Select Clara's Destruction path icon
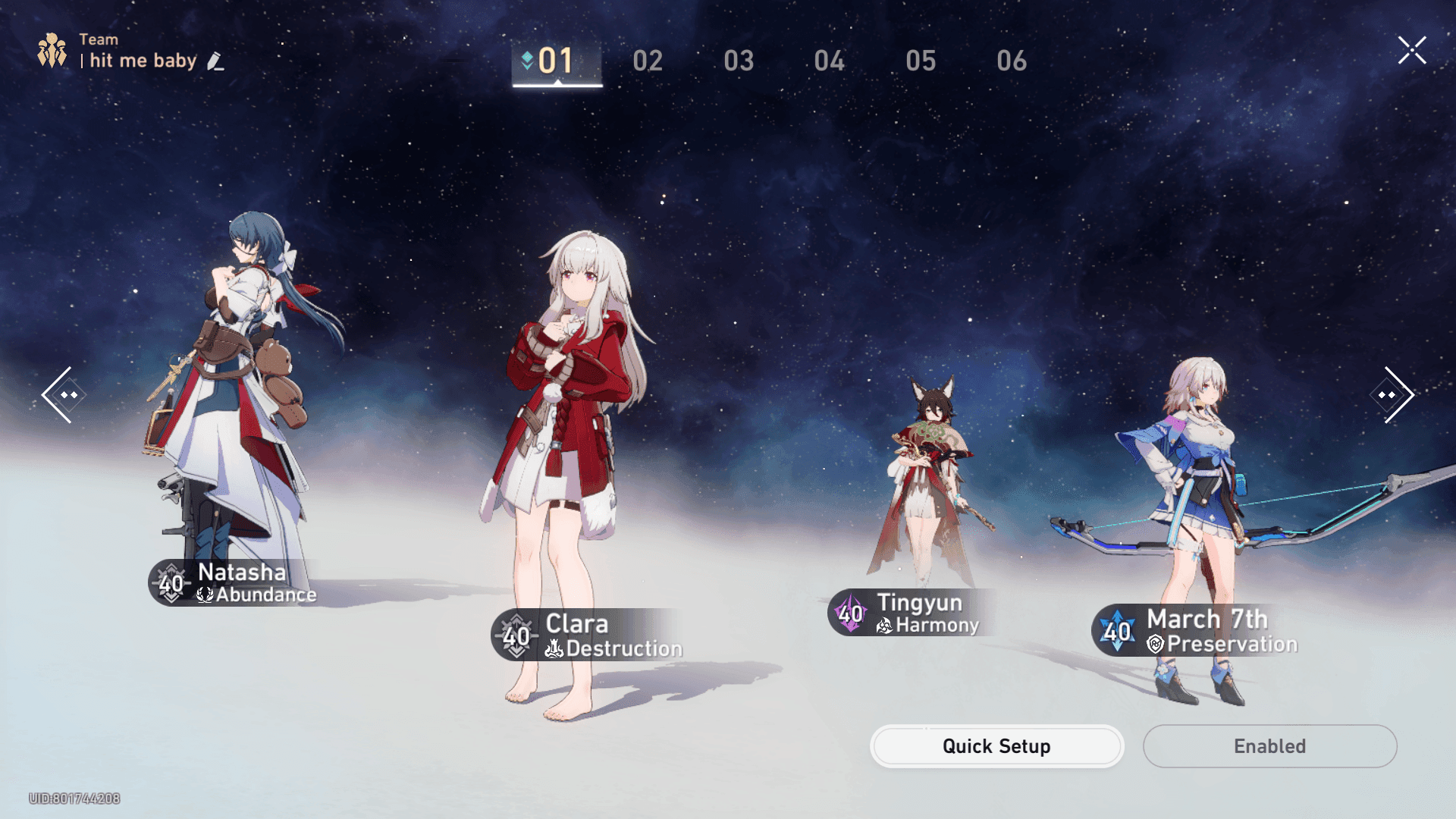The image size is (1456, 819). point(555,649)
